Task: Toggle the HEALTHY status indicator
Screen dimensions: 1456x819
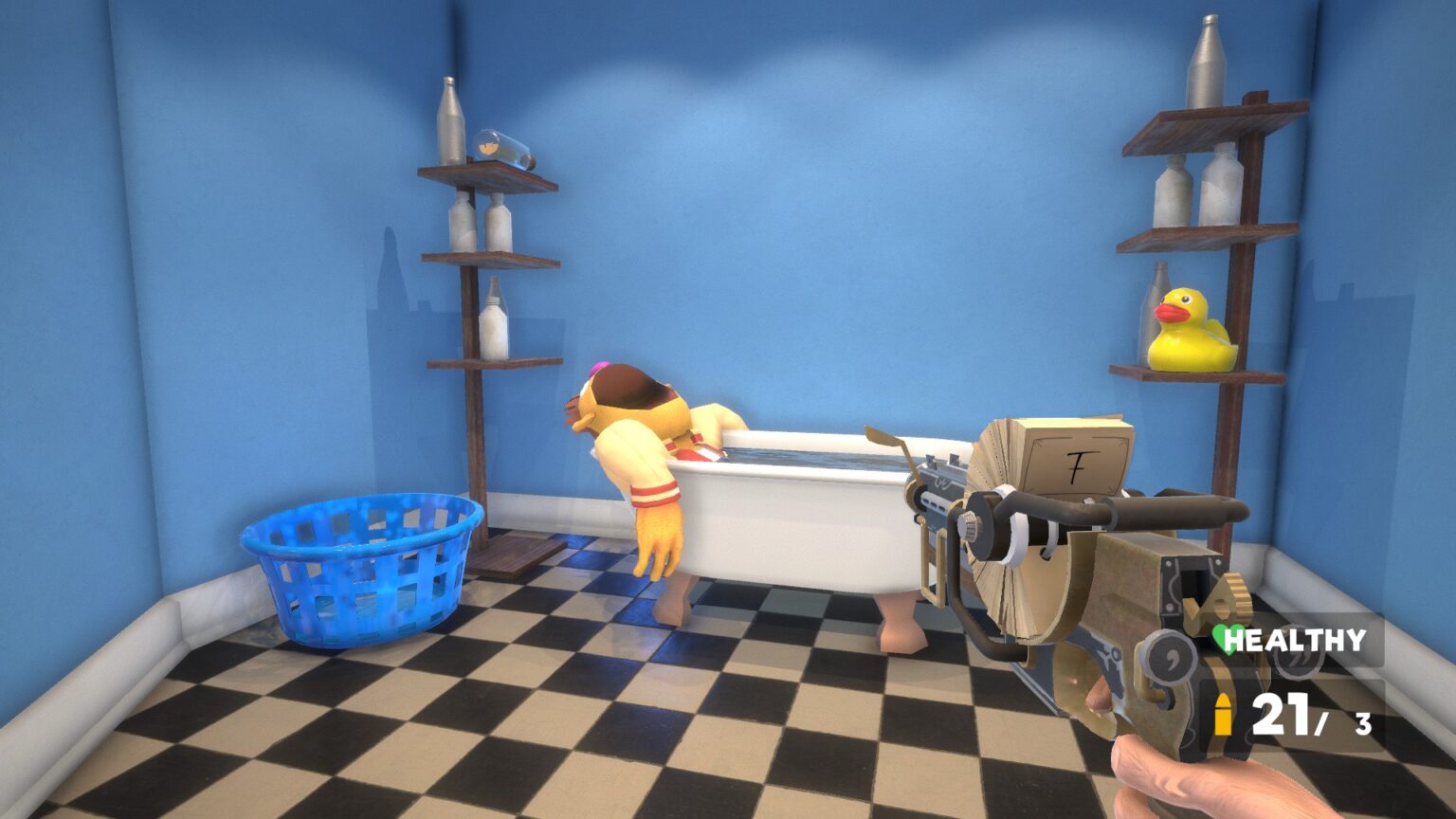Action: 1292,641
